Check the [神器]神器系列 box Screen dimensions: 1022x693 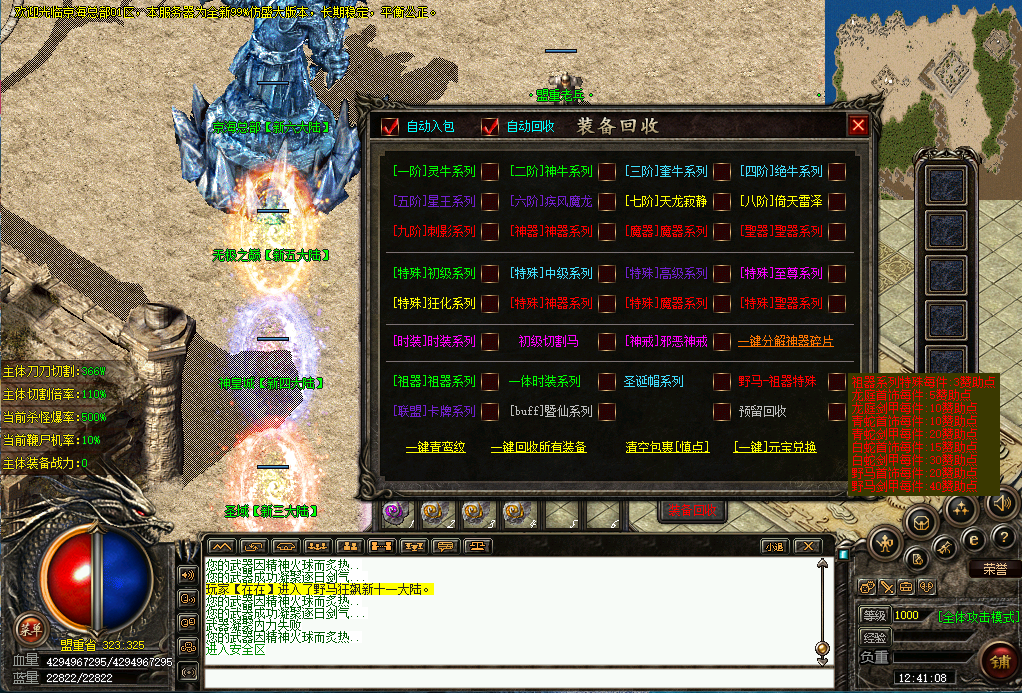[x=607, y=232]
